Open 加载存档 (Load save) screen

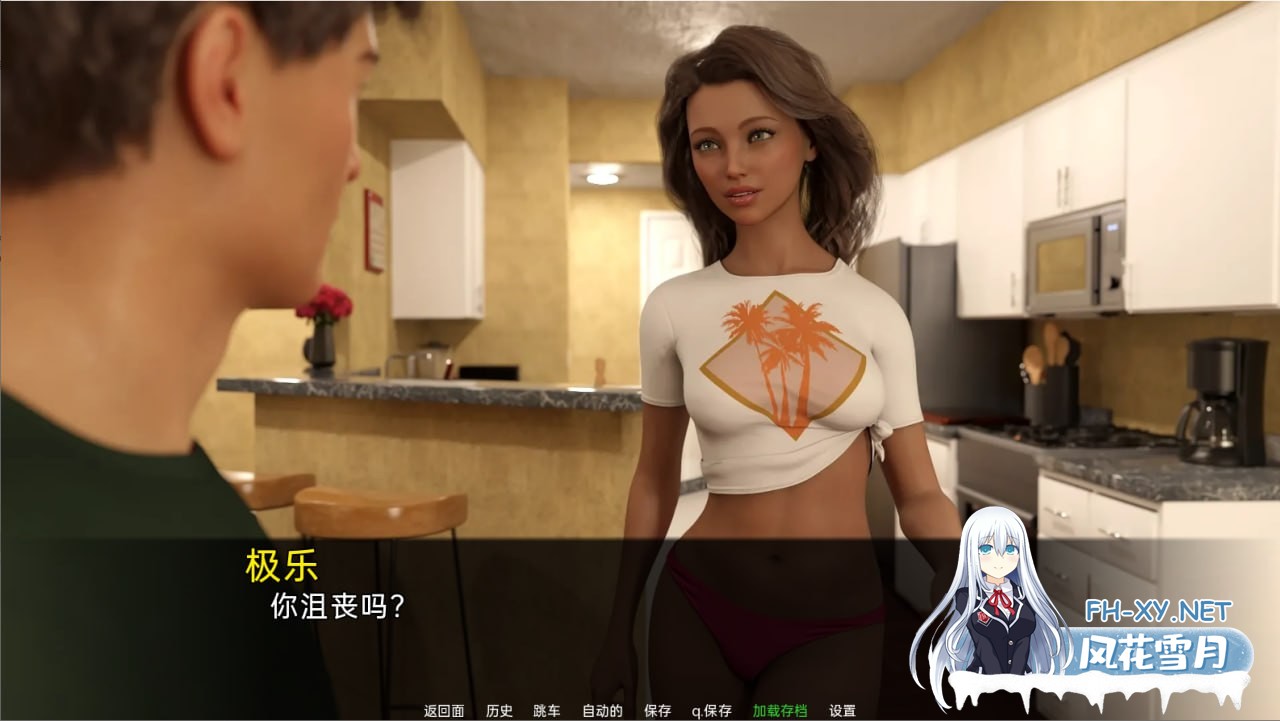tap(780, 711)
